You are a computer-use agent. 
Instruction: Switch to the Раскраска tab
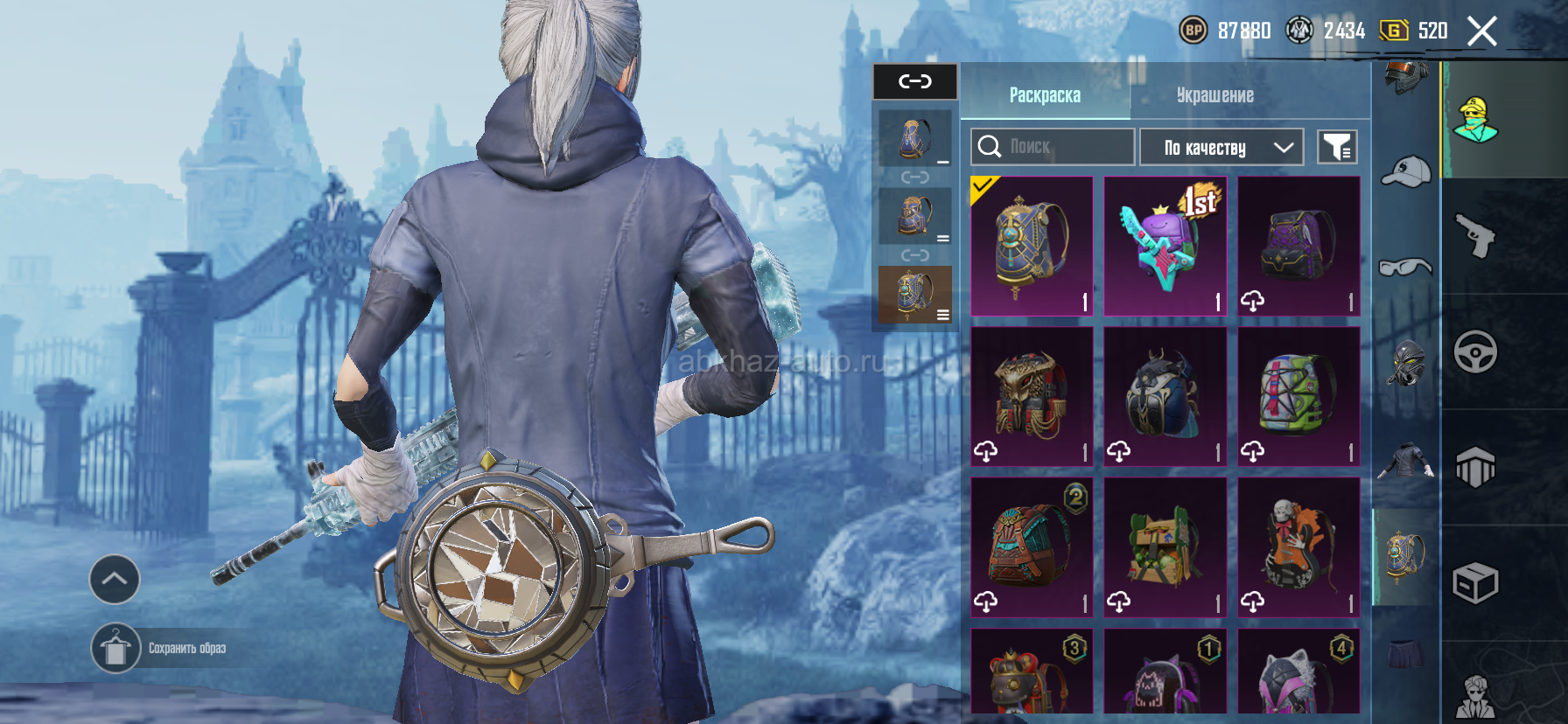(1045, 94)
